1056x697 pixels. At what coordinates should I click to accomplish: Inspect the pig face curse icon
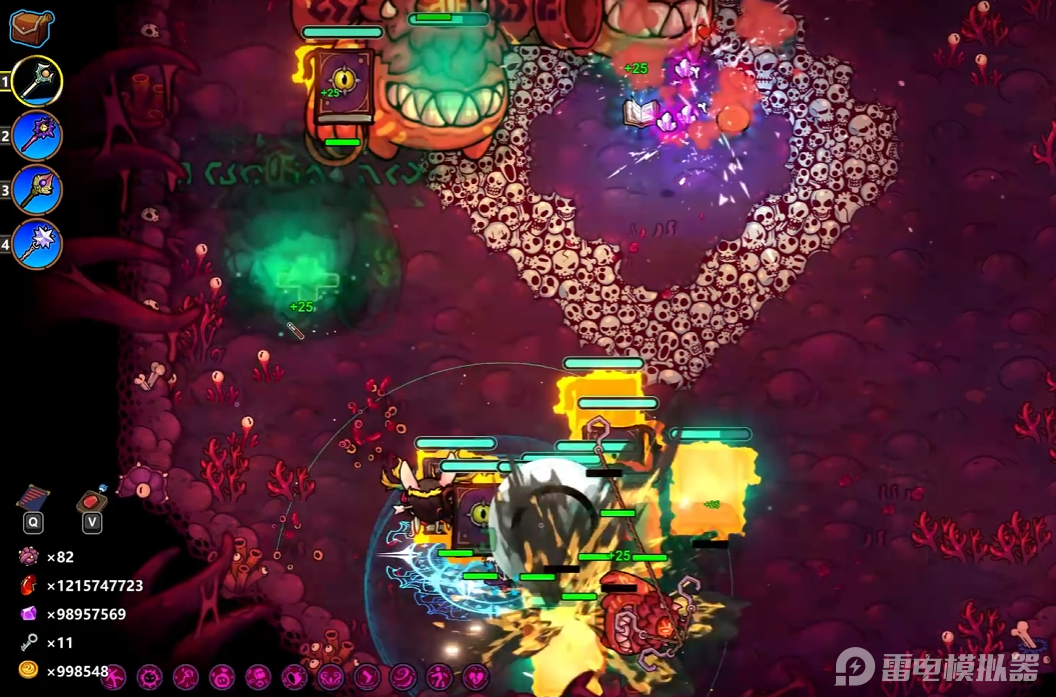(x=221, y=677)
